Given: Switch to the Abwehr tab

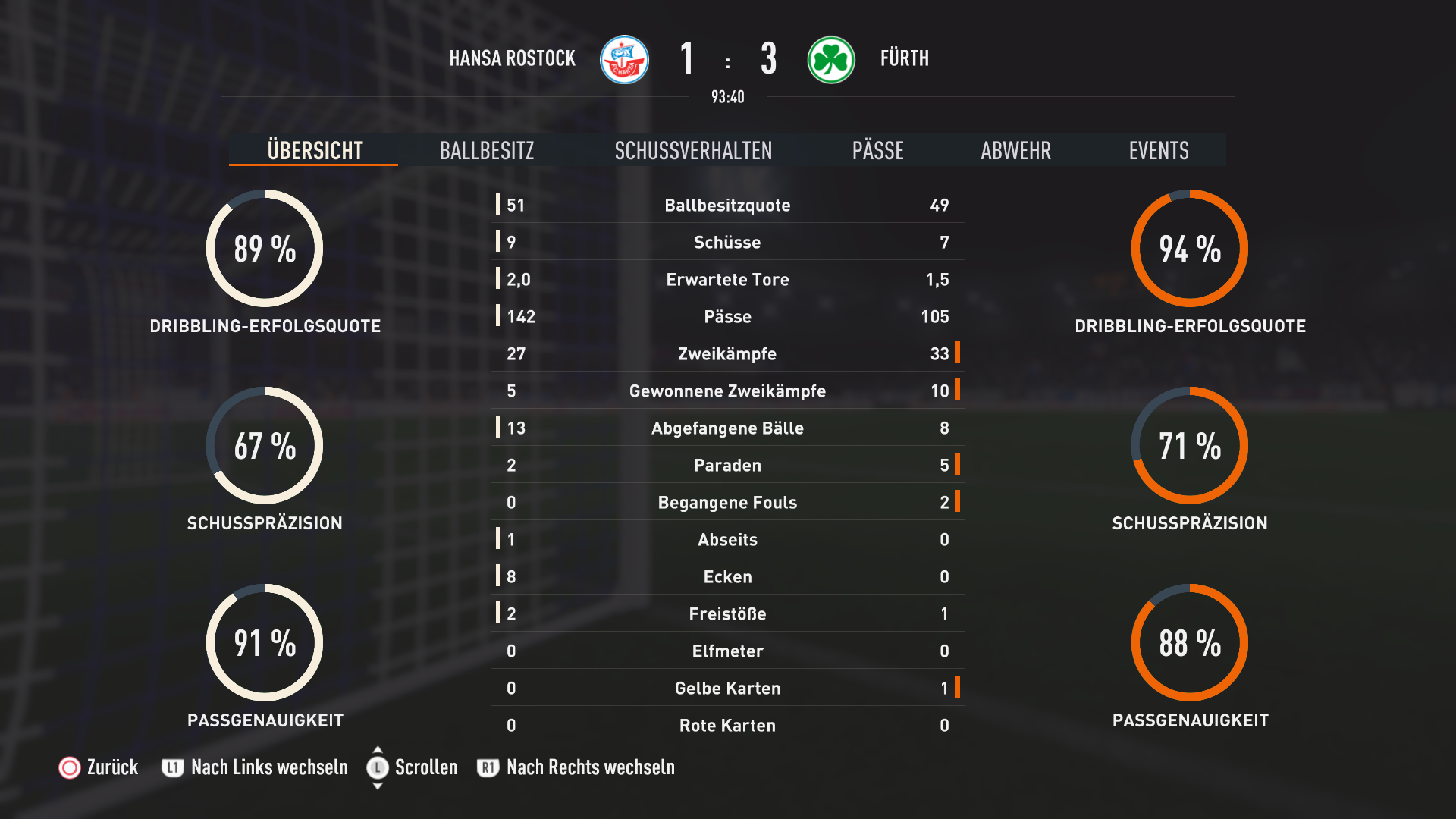Looking at the screenshot, I should tap(1015, 151).
